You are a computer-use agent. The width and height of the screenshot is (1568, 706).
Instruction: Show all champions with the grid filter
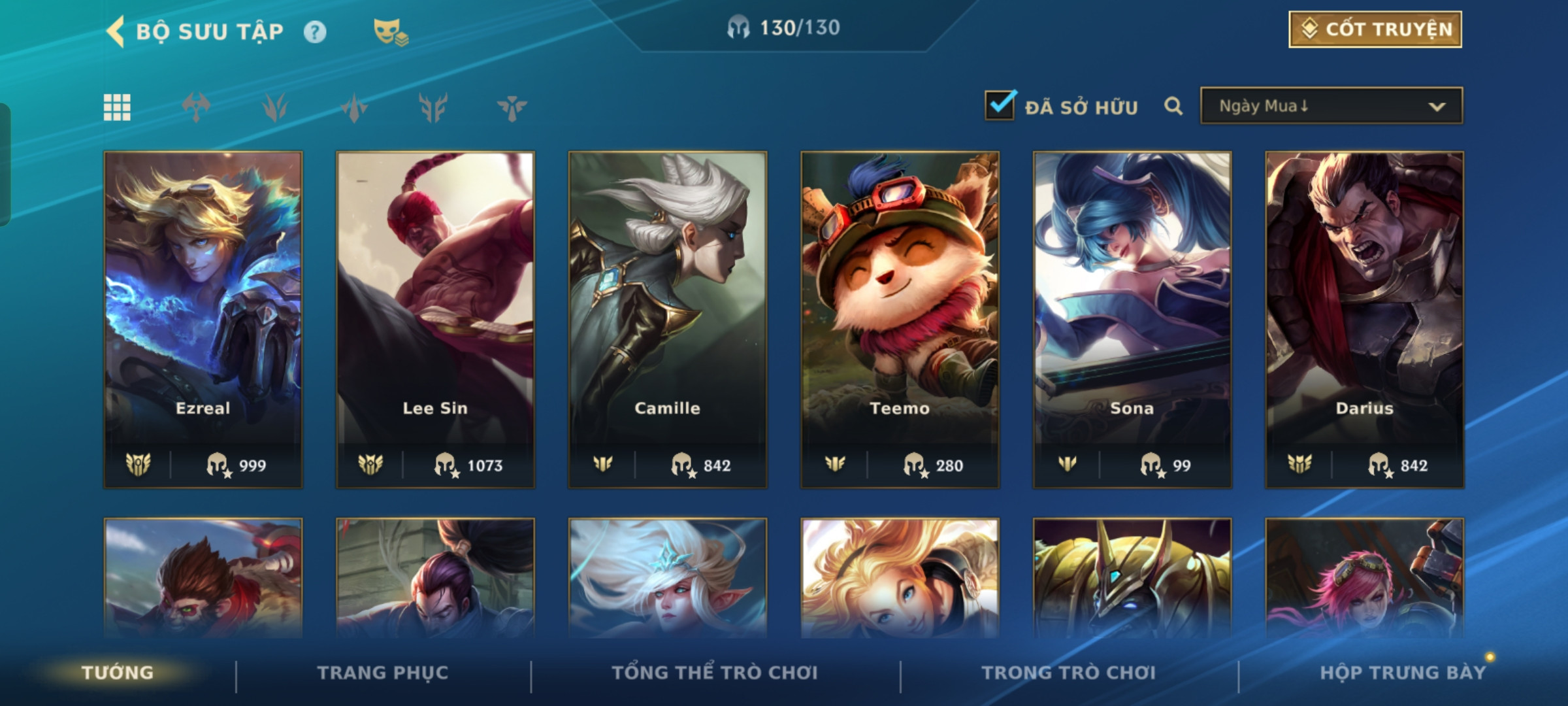point(117,107)
